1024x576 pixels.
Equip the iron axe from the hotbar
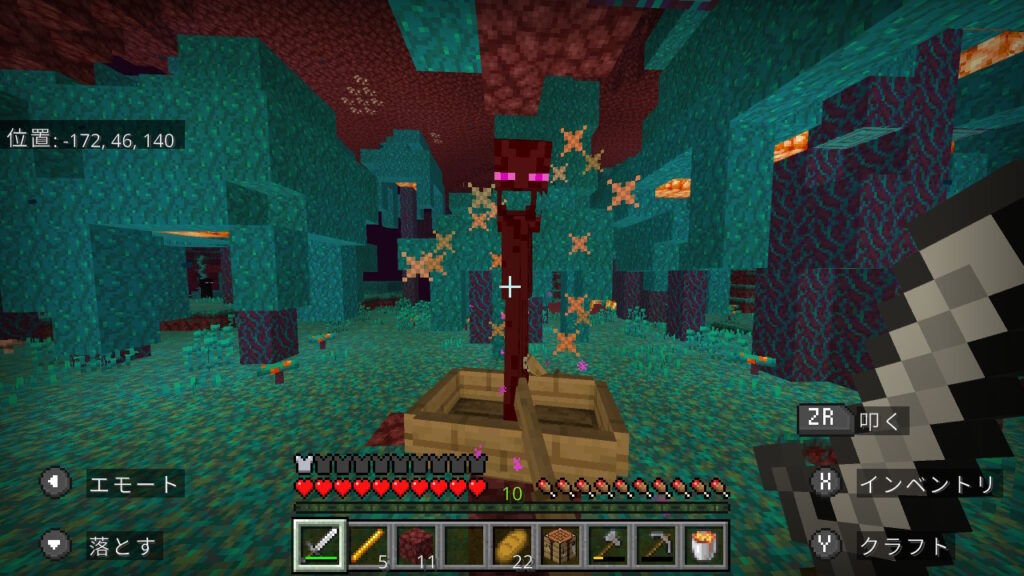click(x=607, y=545)
